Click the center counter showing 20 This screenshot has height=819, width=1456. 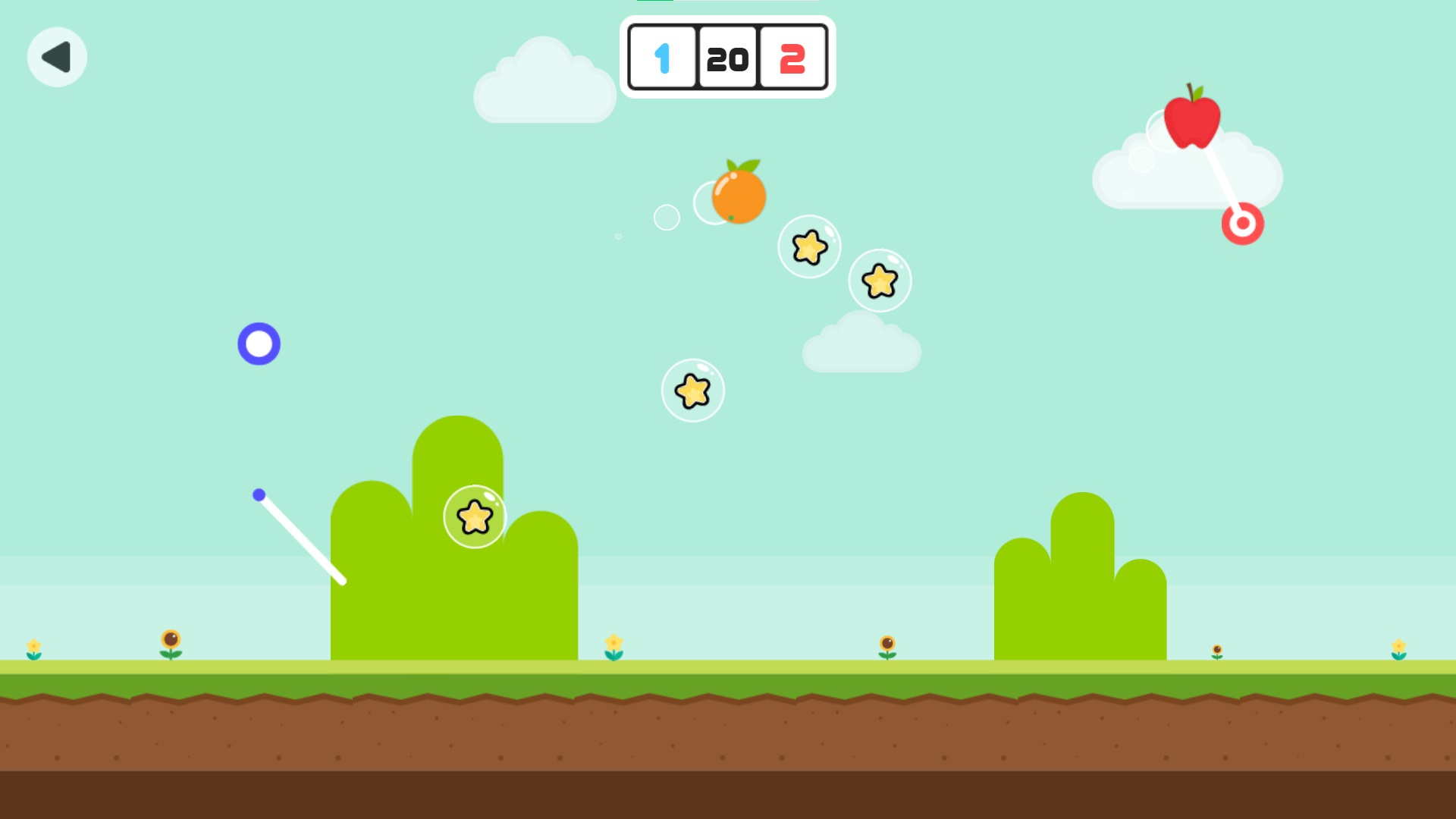click(x=726, y=58)
